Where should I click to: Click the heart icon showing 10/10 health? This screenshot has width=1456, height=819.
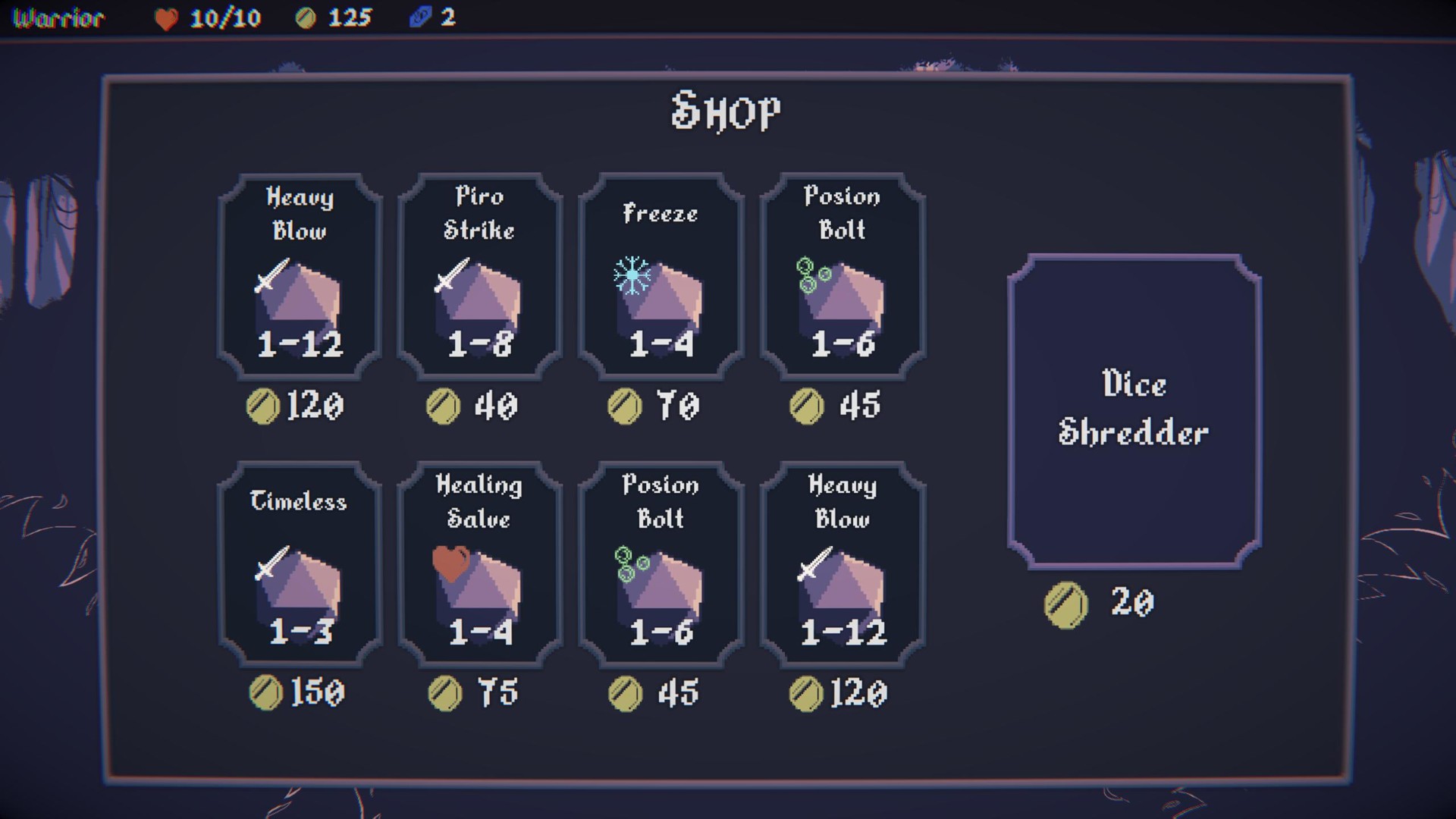coord(168,18)
